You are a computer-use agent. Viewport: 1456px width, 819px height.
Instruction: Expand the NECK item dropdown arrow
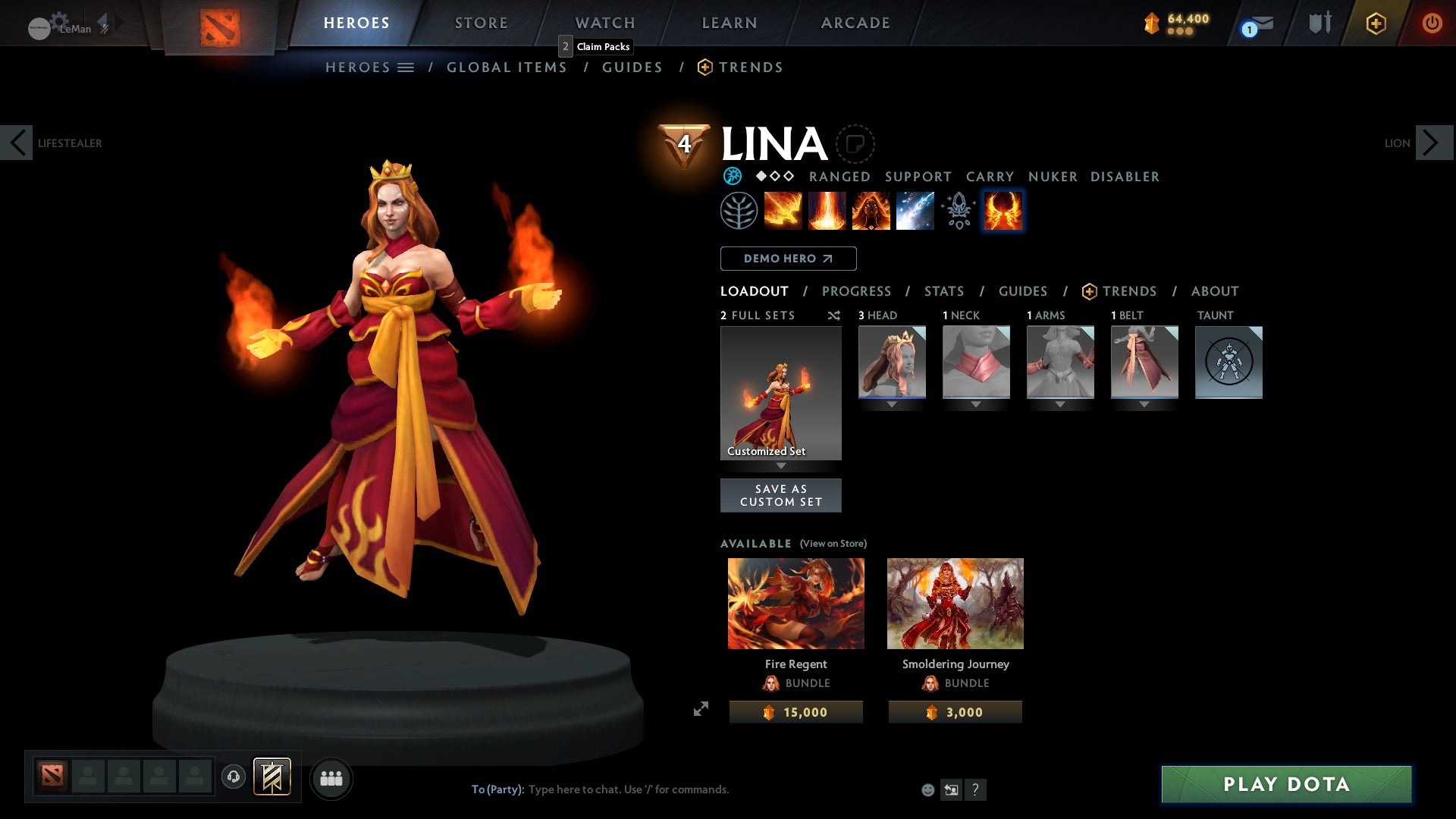click(976, 404)
